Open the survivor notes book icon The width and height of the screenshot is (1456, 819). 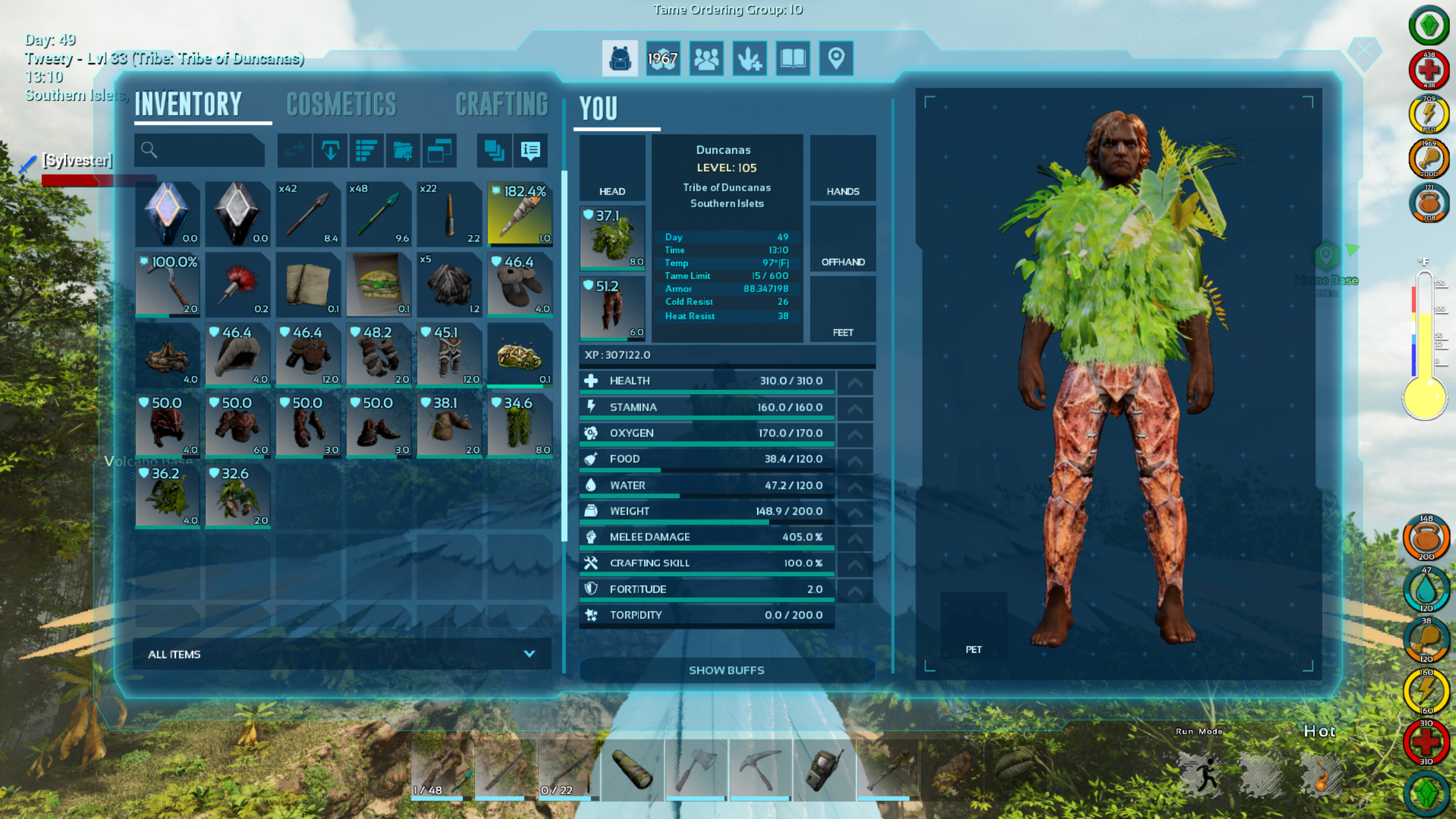pyautogui.click(x=793, y=59)
